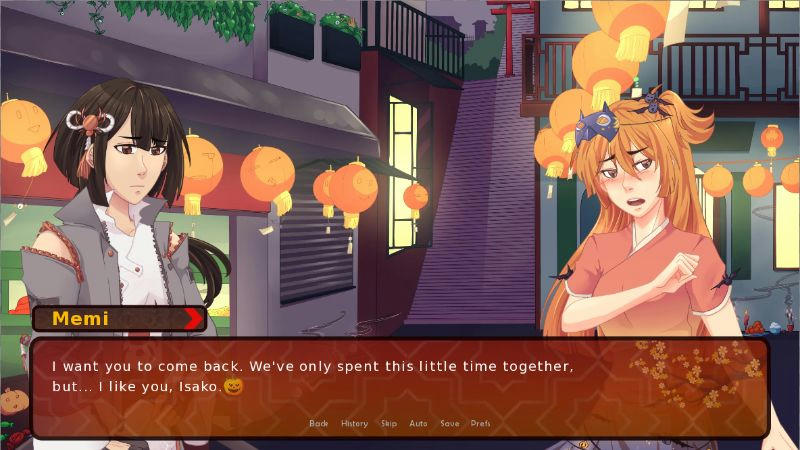Open the History log
800x450 pixels.
point(354,423)
